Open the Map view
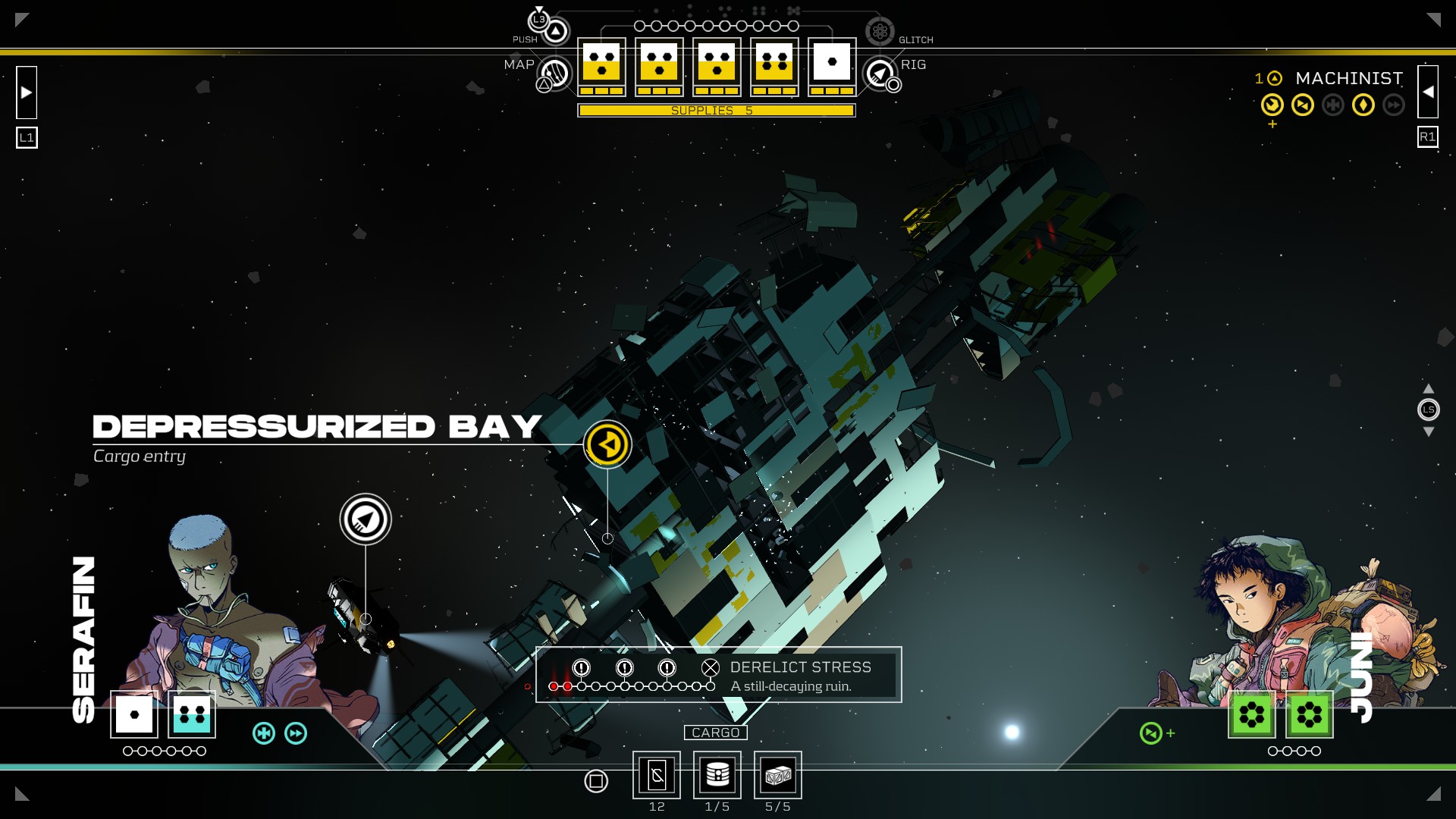The image size is (1456, 819). coord(555,74)
